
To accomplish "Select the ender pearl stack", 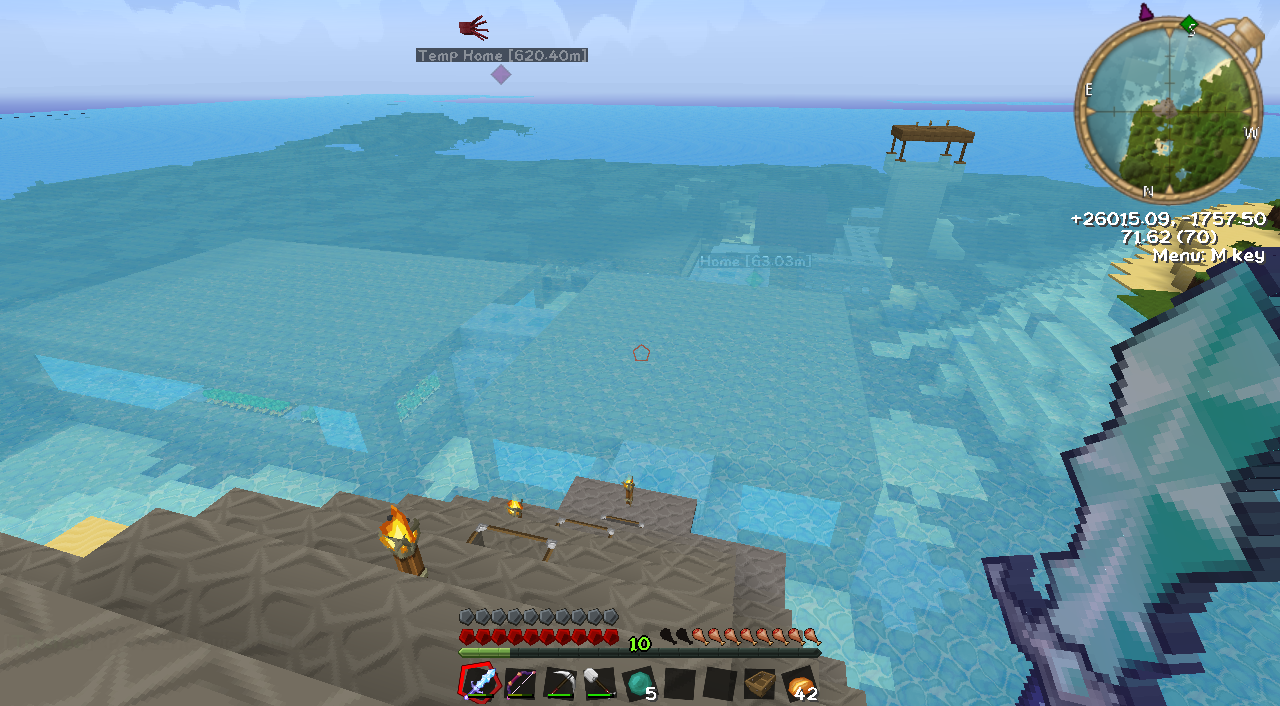I will (x=638, y=684).
